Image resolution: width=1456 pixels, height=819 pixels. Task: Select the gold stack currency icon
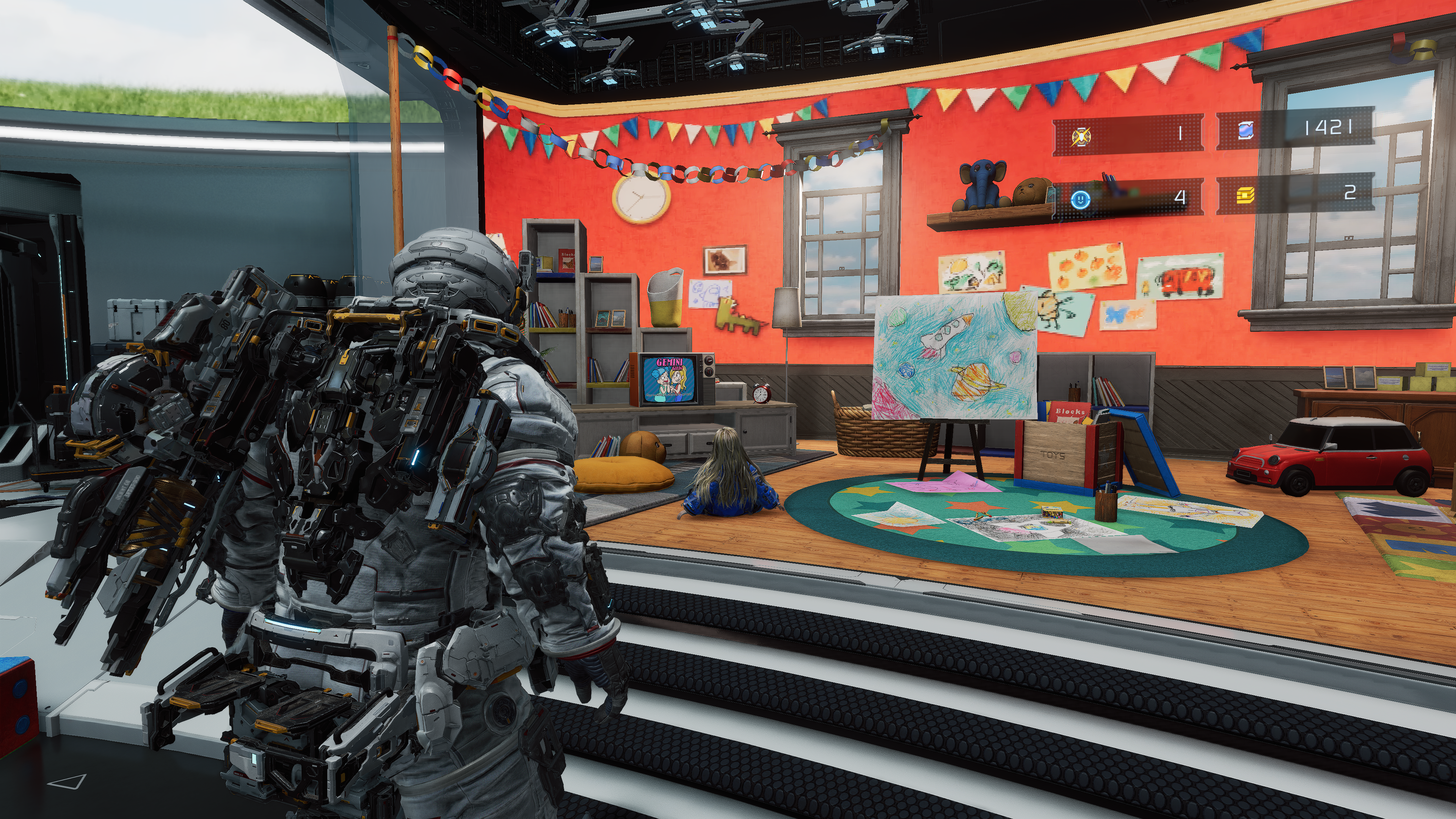1245,196
